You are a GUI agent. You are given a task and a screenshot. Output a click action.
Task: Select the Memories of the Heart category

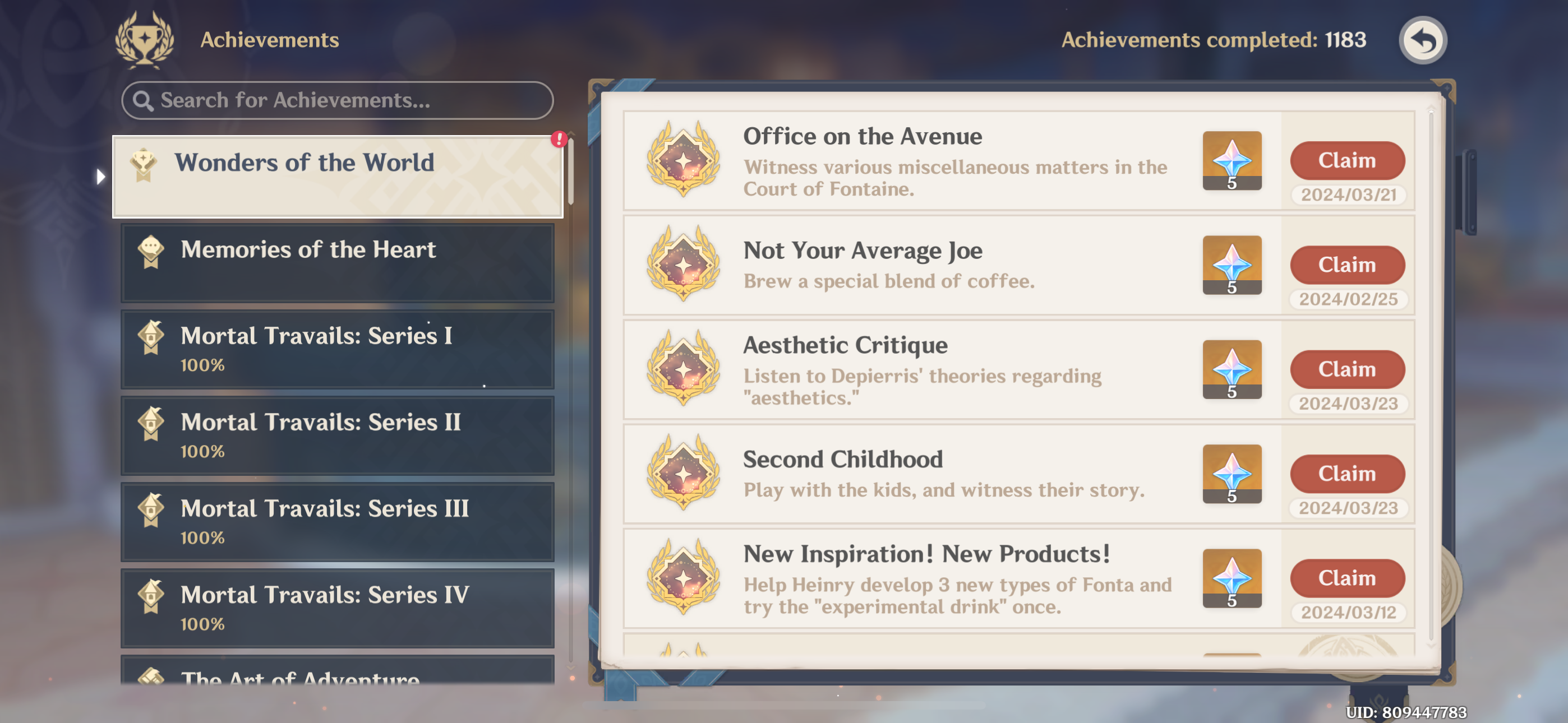pyautogui.click(x=336, y=262)
